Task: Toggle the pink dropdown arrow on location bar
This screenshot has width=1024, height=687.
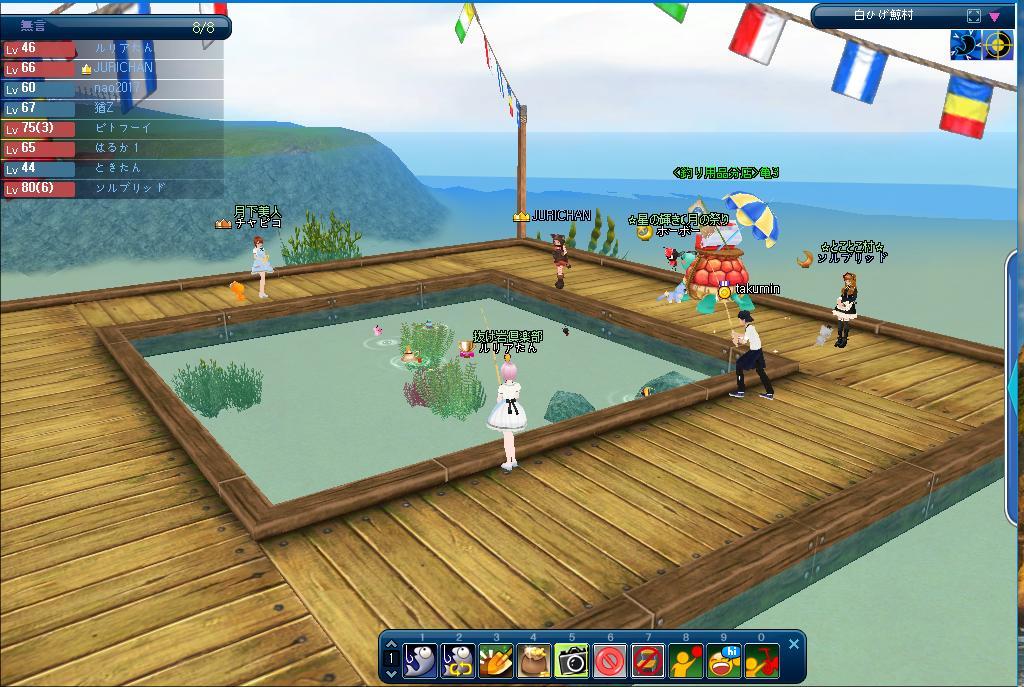Action: click(x=995, y=16)
